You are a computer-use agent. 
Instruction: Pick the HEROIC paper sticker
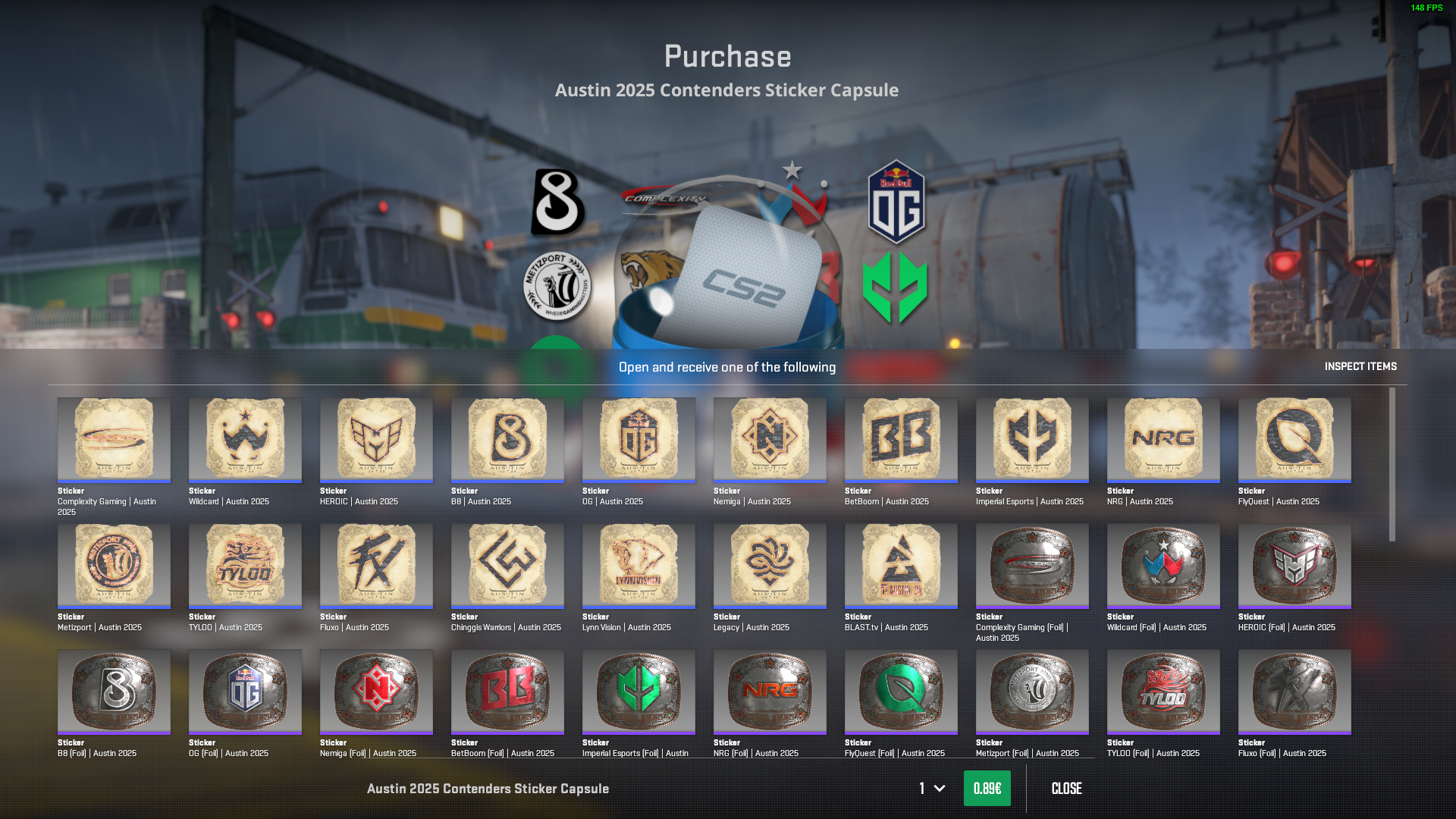point(376,439)
